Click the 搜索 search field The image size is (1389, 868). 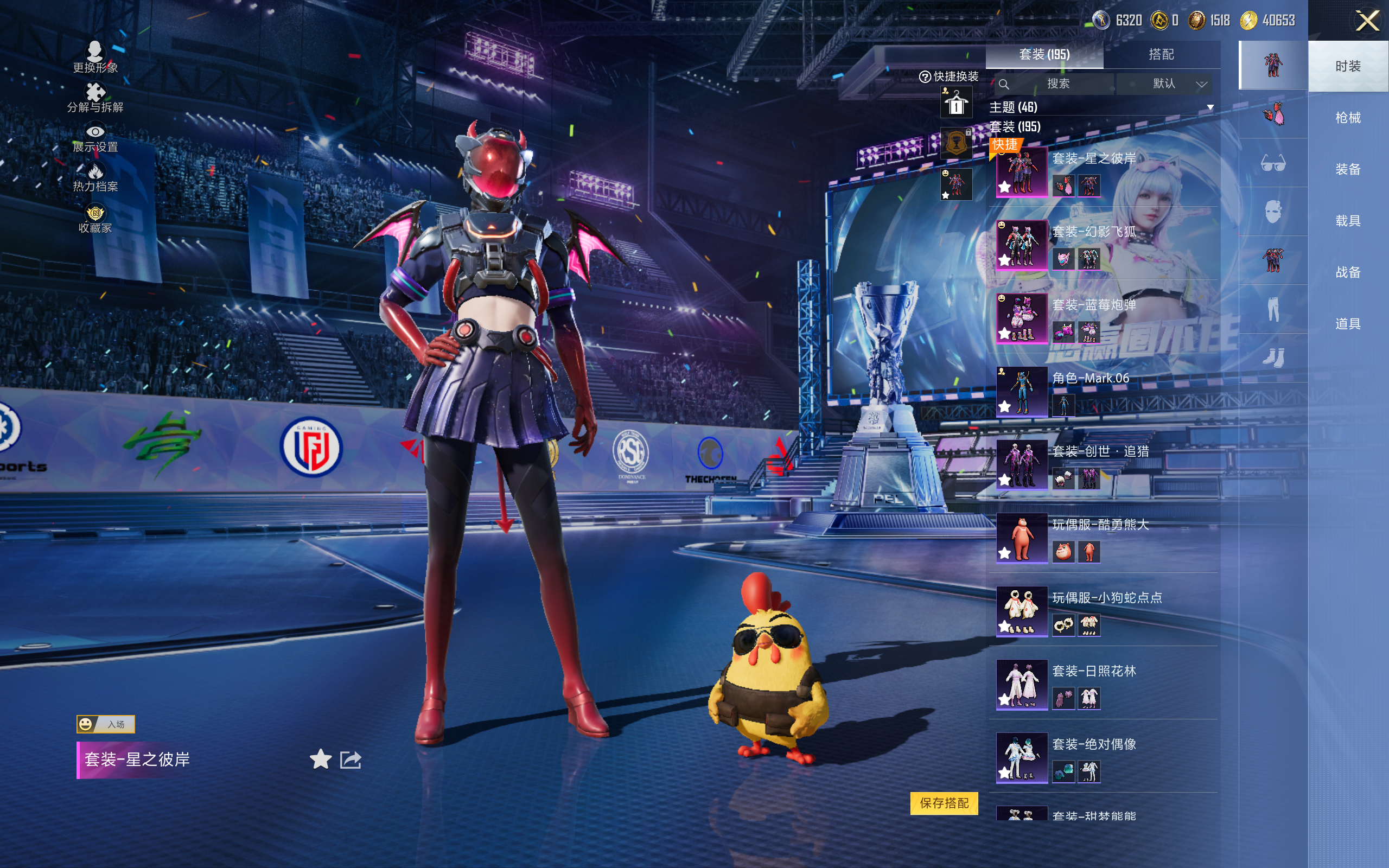coord(1057,84)
